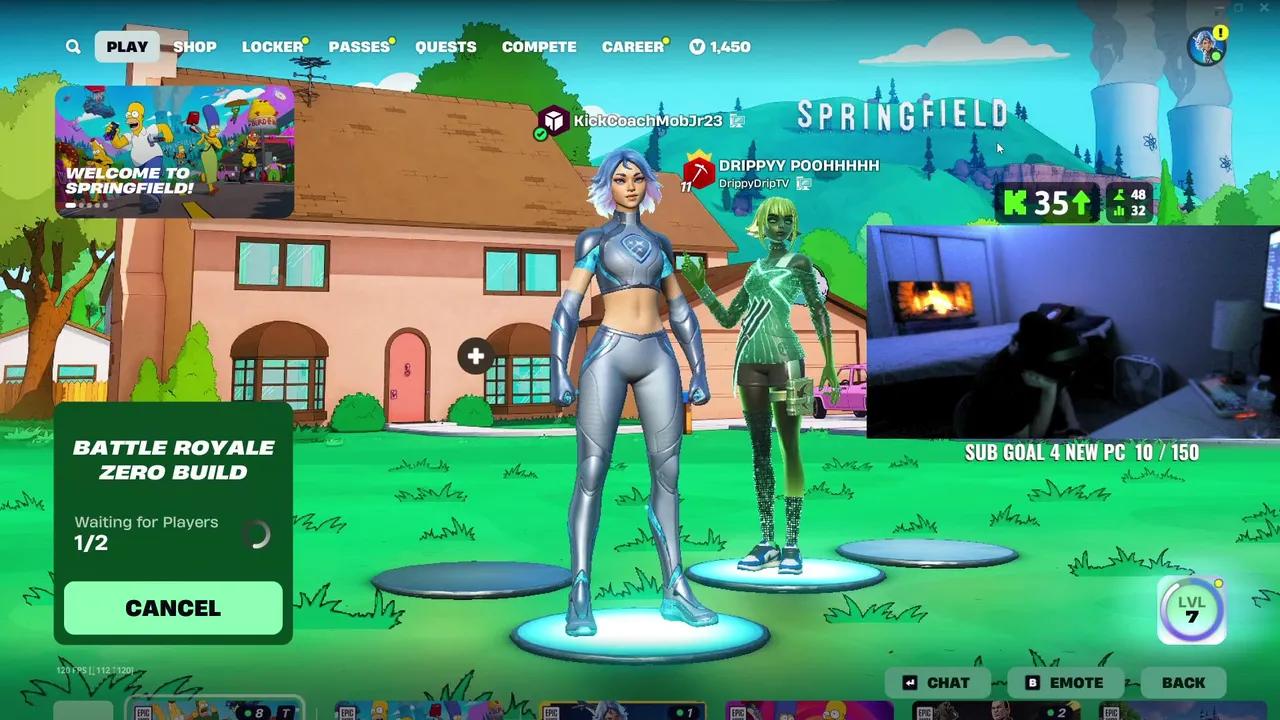Image resolution: width=1280 pixels, height=720 pixels.
Task: Click the Chat speech bubble icon
Action: point(908,682)
